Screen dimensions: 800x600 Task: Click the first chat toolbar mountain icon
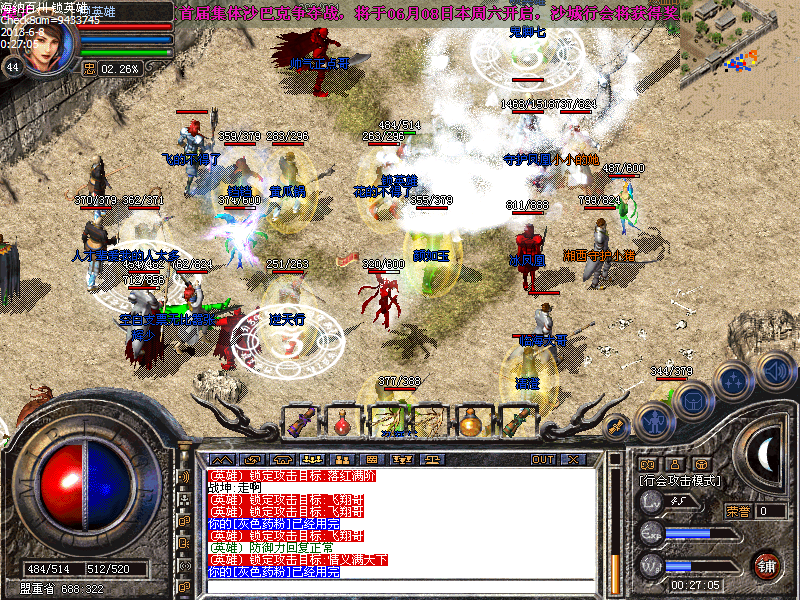[221, 459]
